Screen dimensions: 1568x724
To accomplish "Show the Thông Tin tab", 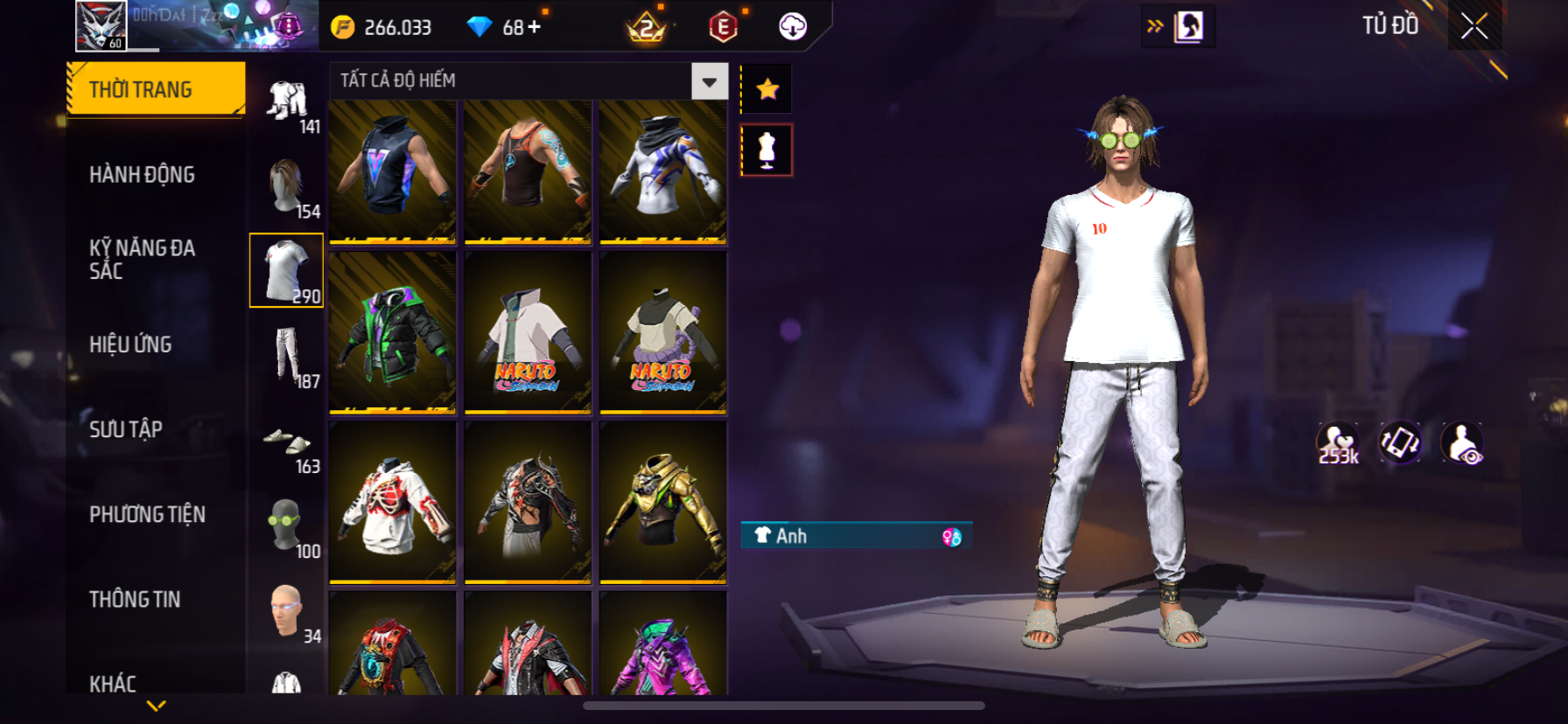I will coord(135,599).
